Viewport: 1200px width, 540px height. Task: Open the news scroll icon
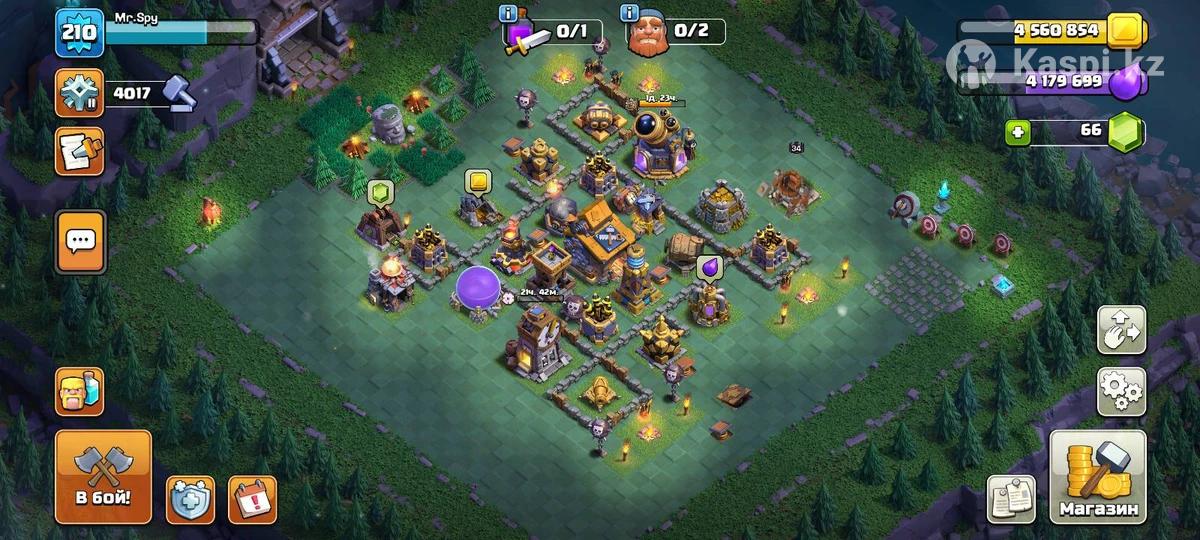pyautogui.click(x=80, y=151)
